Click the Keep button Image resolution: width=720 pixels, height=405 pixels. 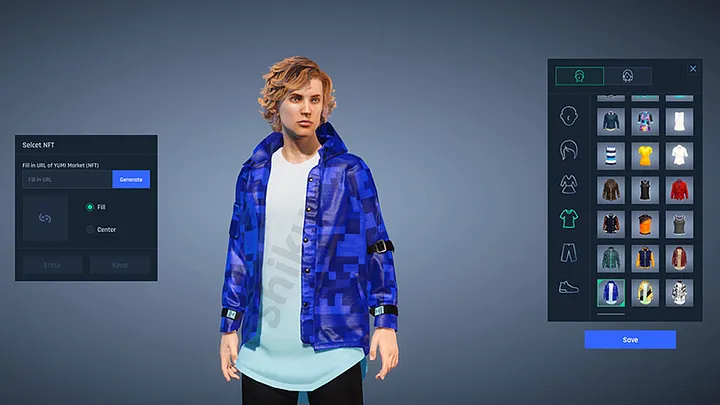(x=120, y=265)
